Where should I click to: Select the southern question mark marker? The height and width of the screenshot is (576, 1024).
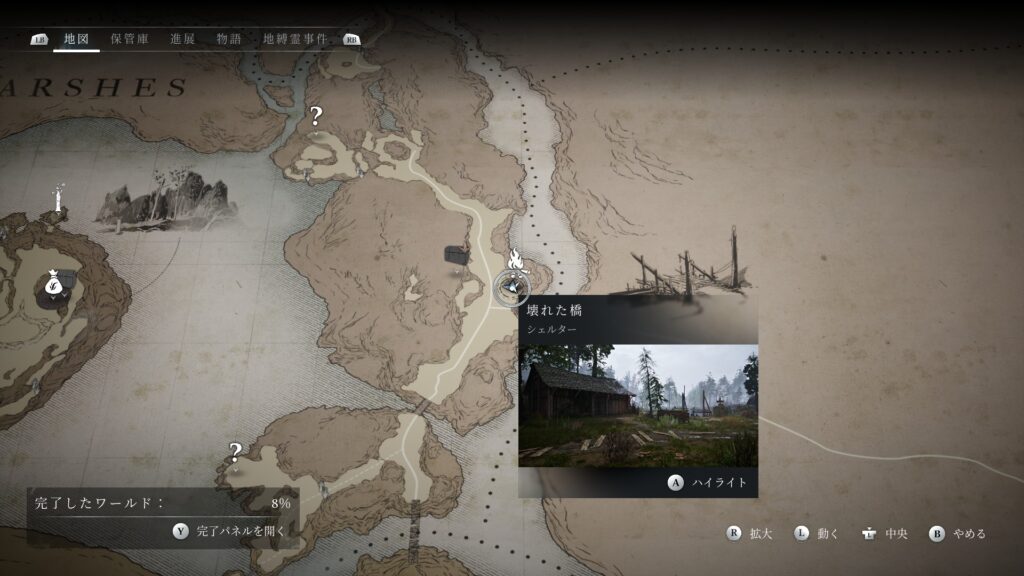pyautogui.click(x=235, y=452)
